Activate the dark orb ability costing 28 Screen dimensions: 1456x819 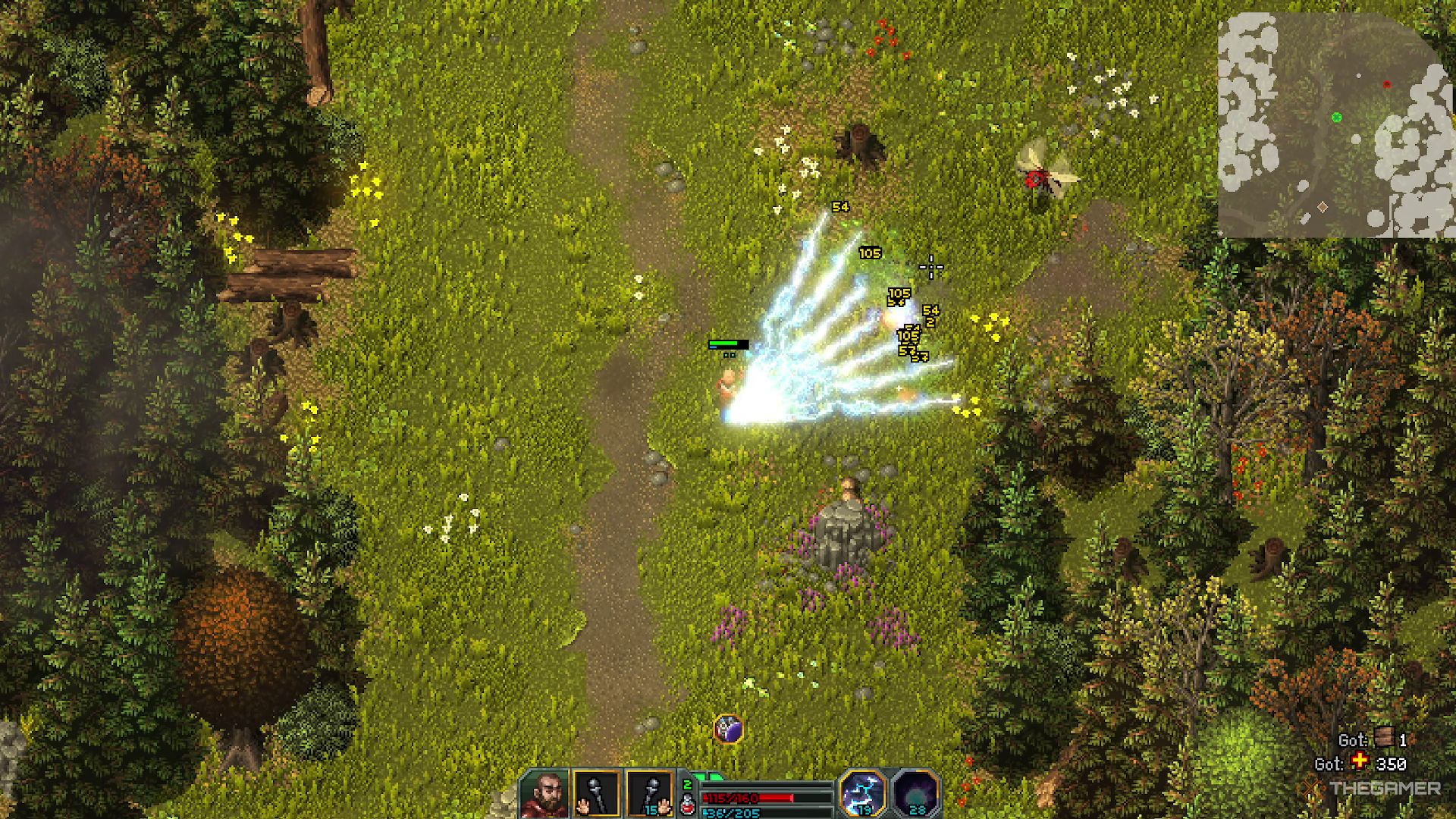(x=916, y=794)
